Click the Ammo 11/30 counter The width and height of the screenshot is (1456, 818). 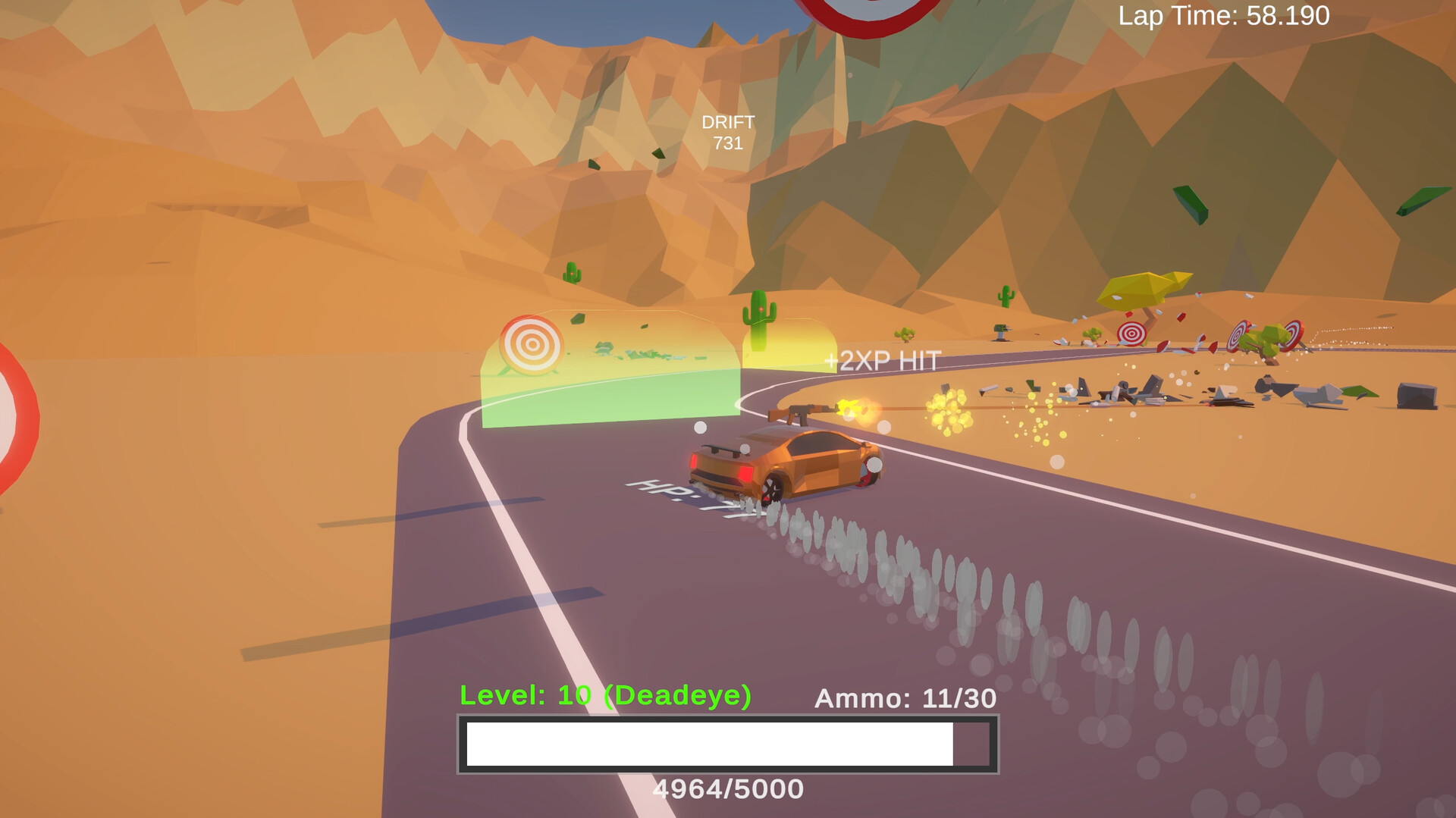pos(905,698)
